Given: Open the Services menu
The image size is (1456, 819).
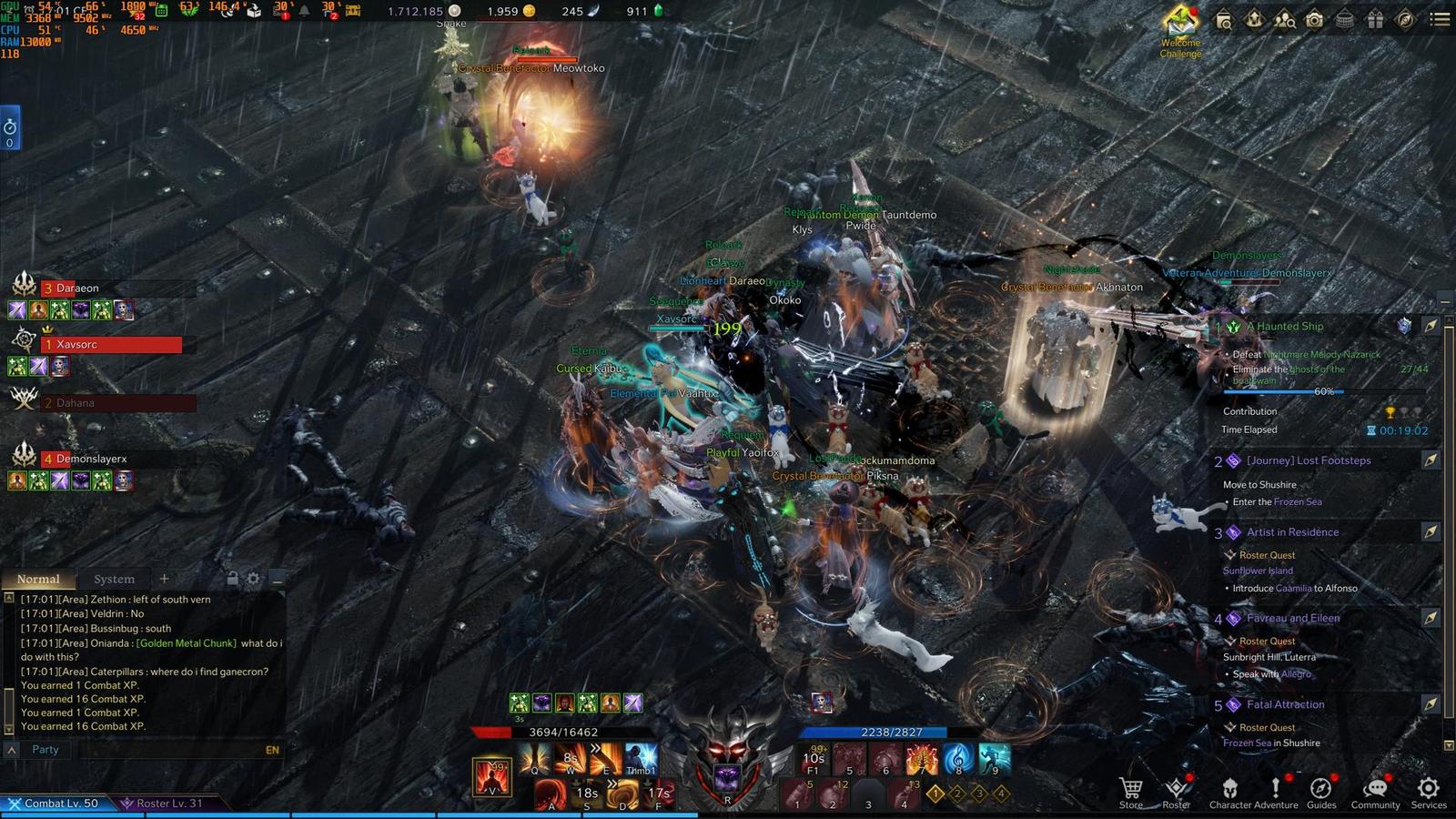Looking at the screenshot, I should coord(1429,792).
